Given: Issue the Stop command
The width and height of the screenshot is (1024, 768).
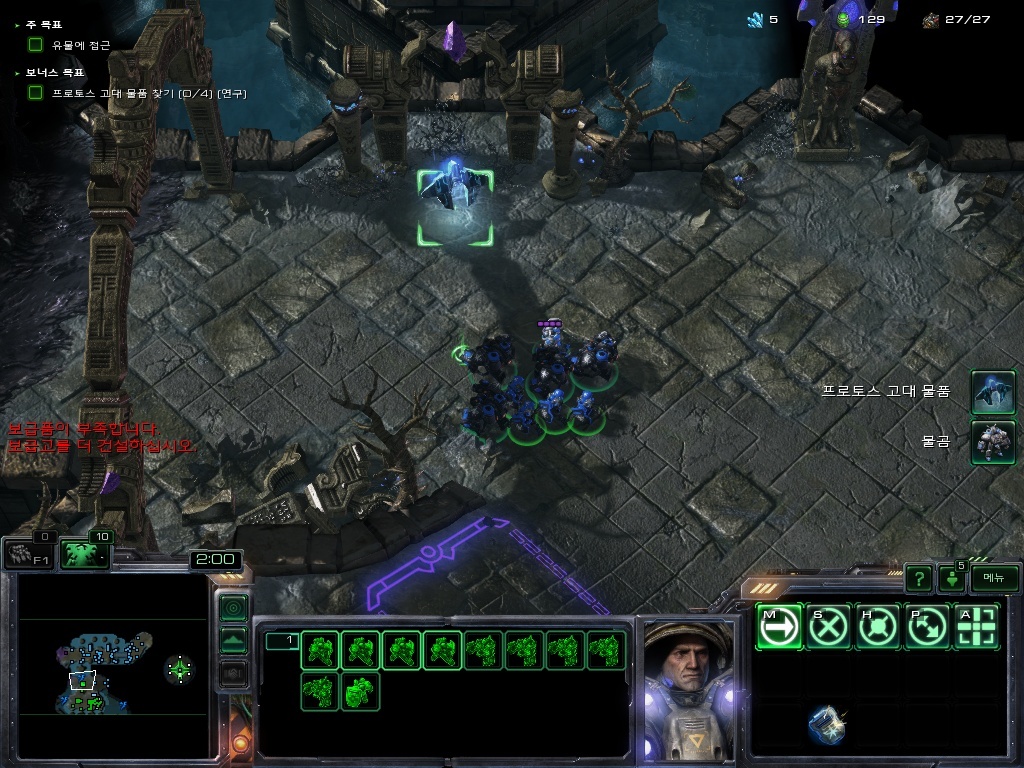Looking at the screenshot, I should point(829,627).
